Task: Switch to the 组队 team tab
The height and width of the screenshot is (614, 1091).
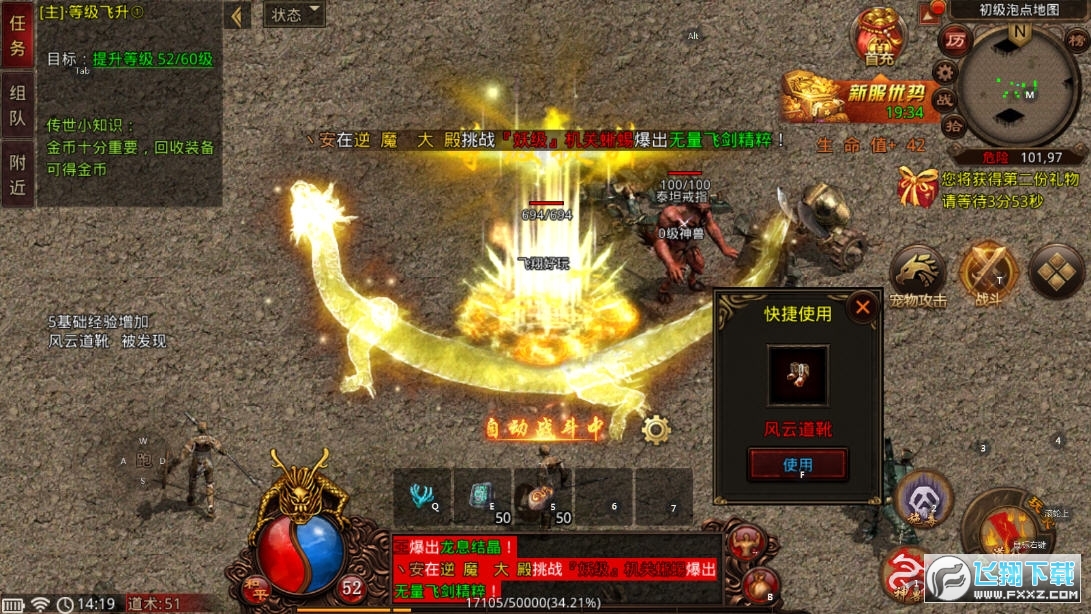Action: tap(17, 106)
